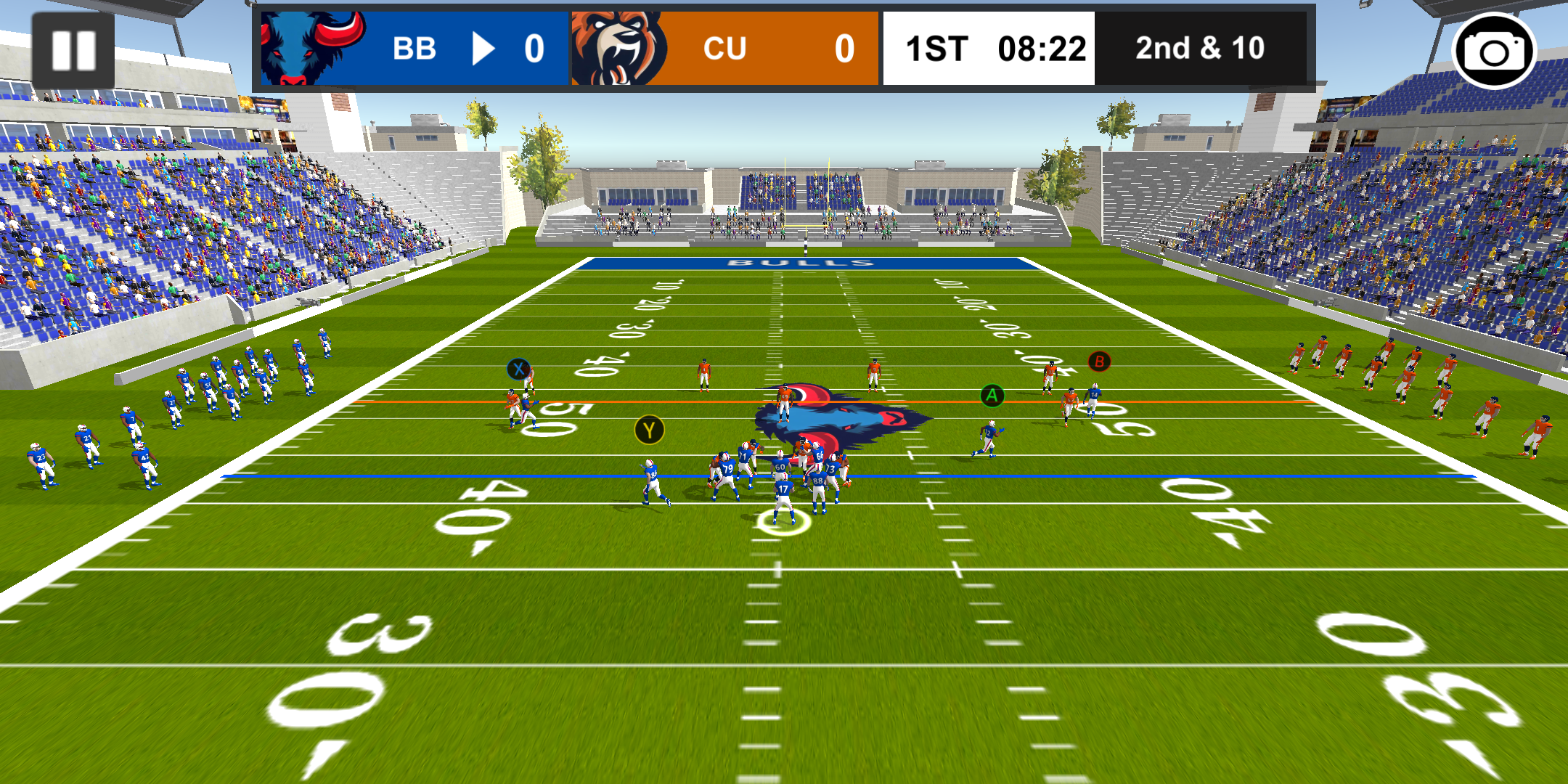Tap the white game clock panel

(989, 48)
